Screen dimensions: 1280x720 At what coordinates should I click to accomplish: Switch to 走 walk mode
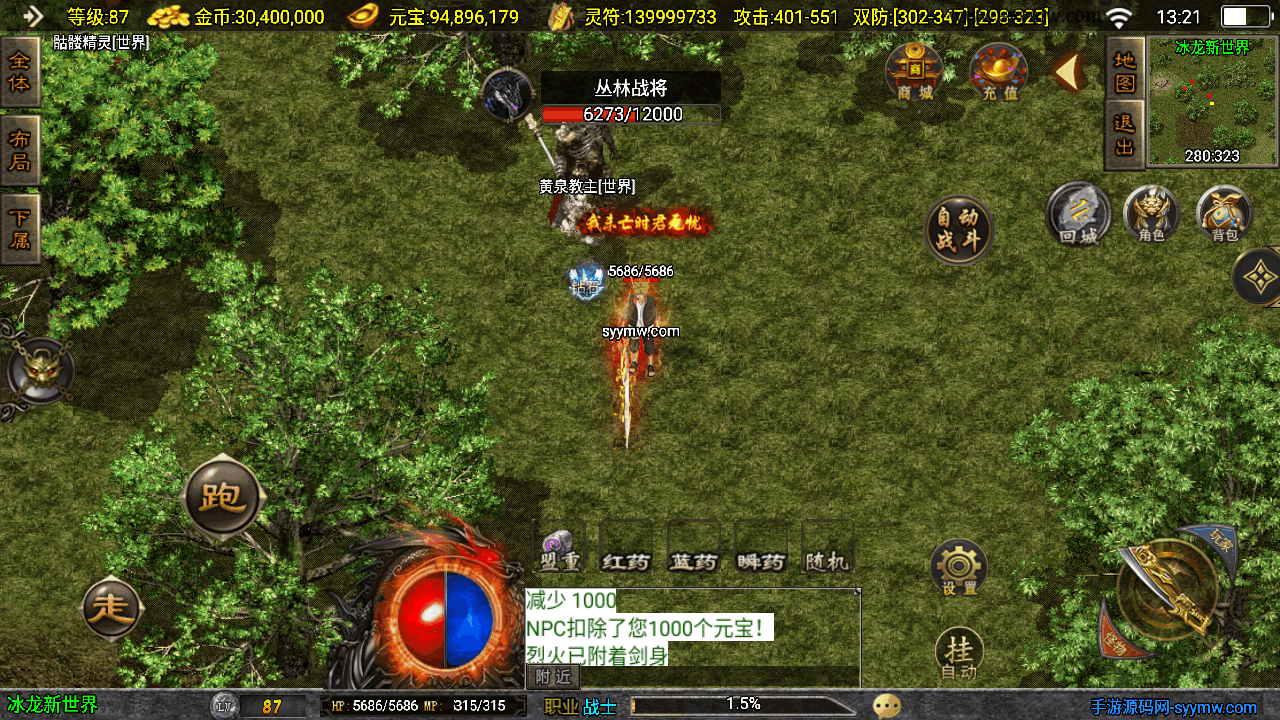(x=111, y=608)
